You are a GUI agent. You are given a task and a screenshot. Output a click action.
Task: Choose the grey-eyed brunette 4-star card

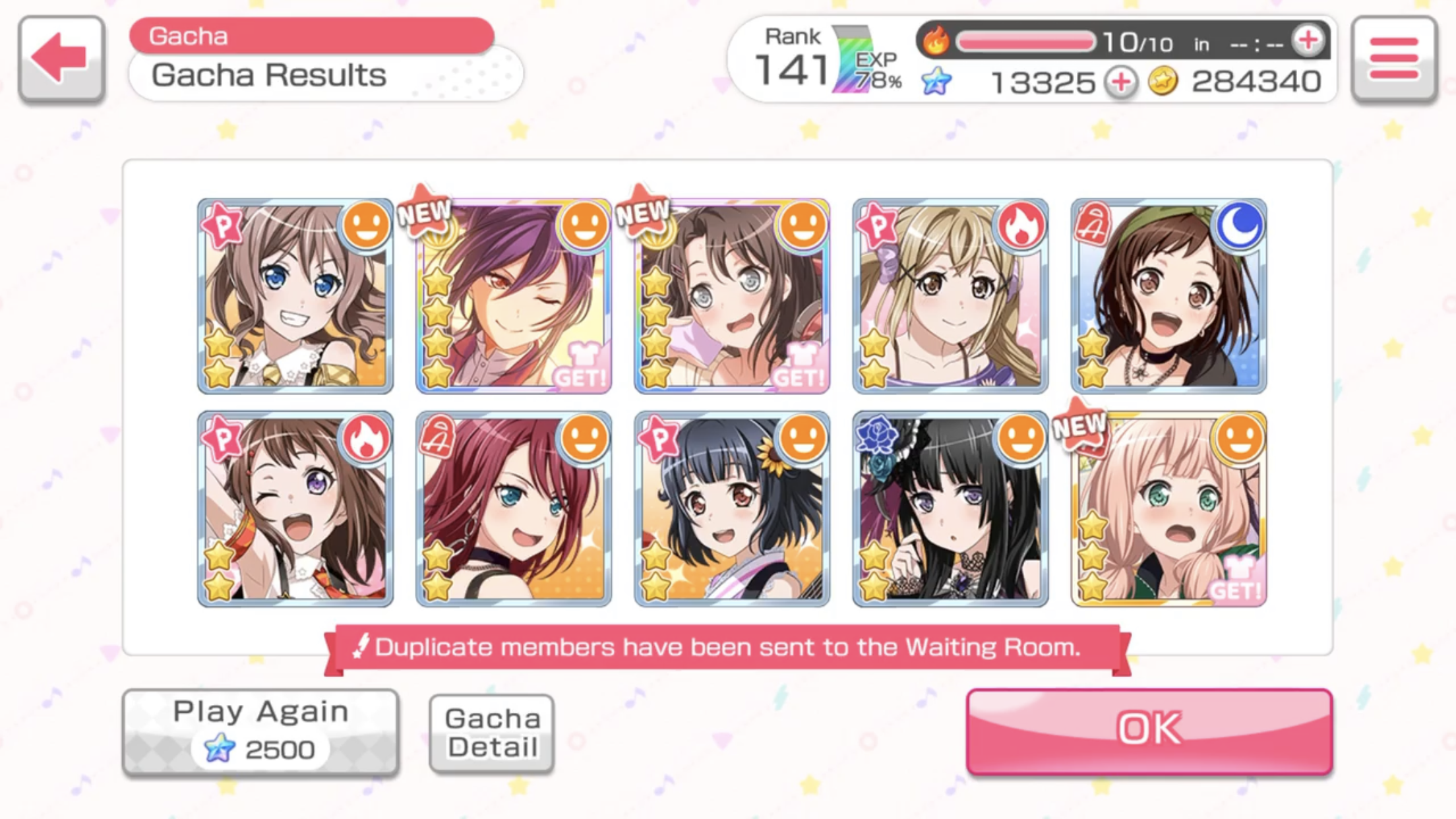pos(732,296)
